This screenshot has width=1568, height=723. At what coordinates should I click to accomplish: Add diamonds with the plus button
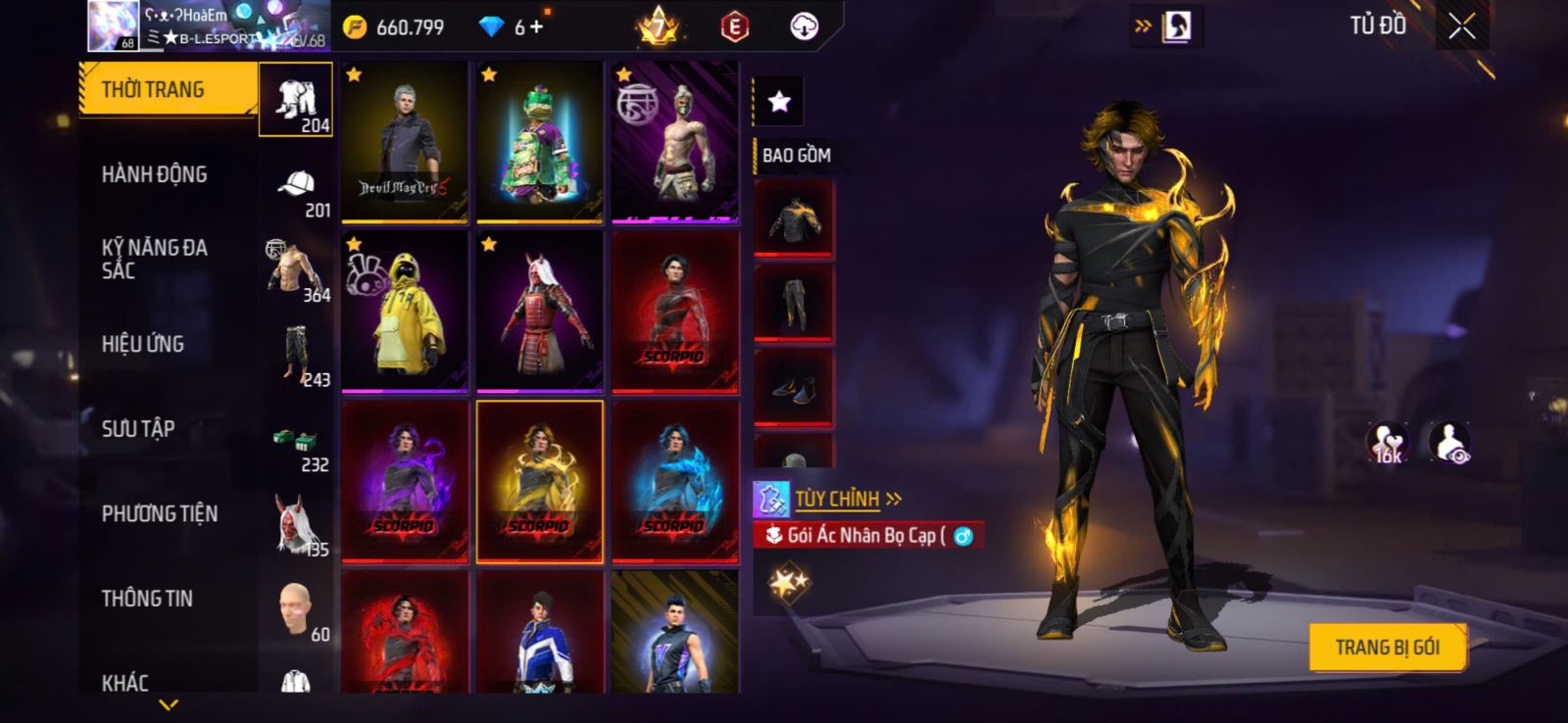536,27
